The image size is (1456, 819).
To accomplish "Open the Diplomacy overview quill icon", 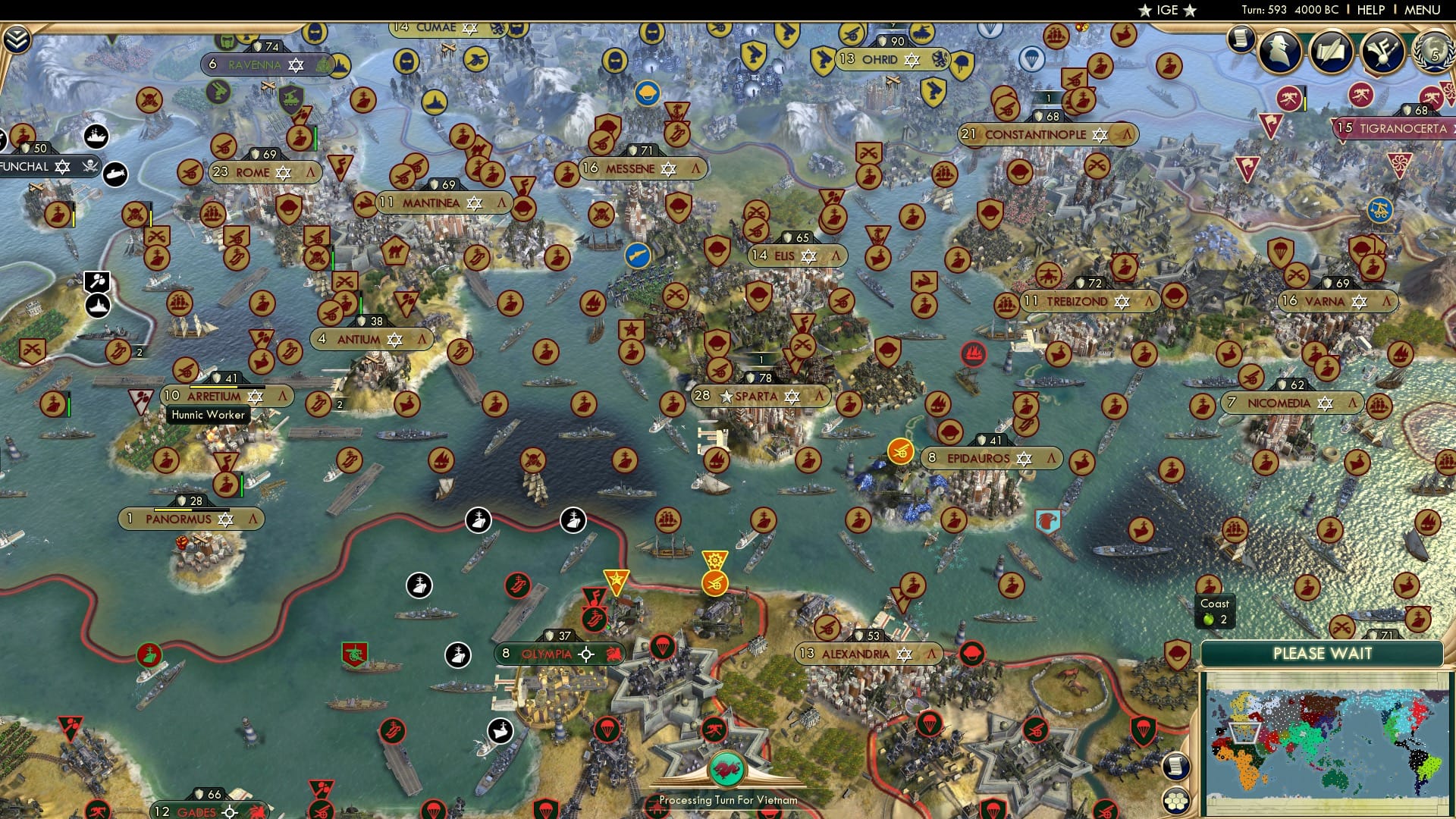I will [1331, 51].
